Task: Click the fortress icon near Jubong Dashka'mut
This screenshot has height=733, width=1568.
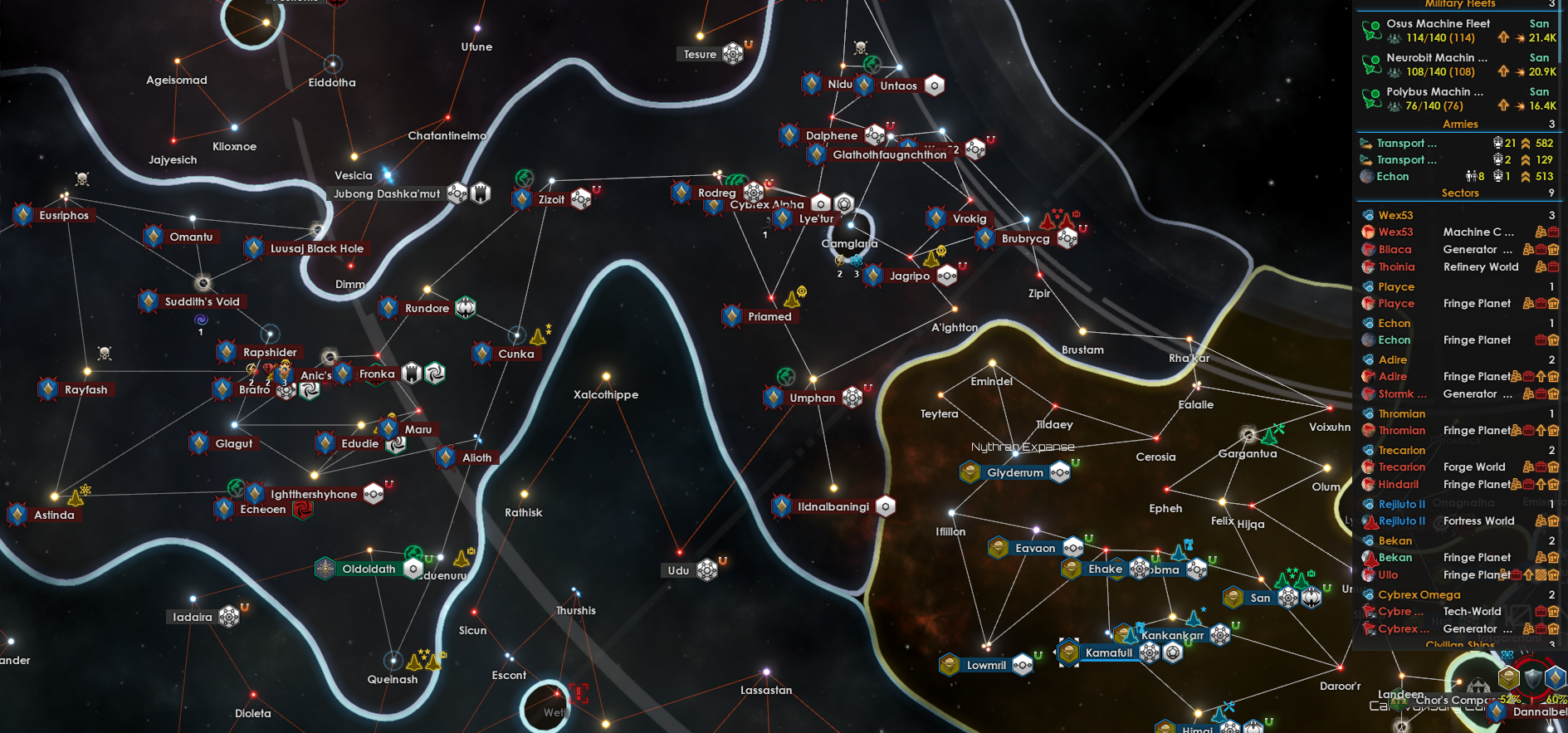Action: 481,192
